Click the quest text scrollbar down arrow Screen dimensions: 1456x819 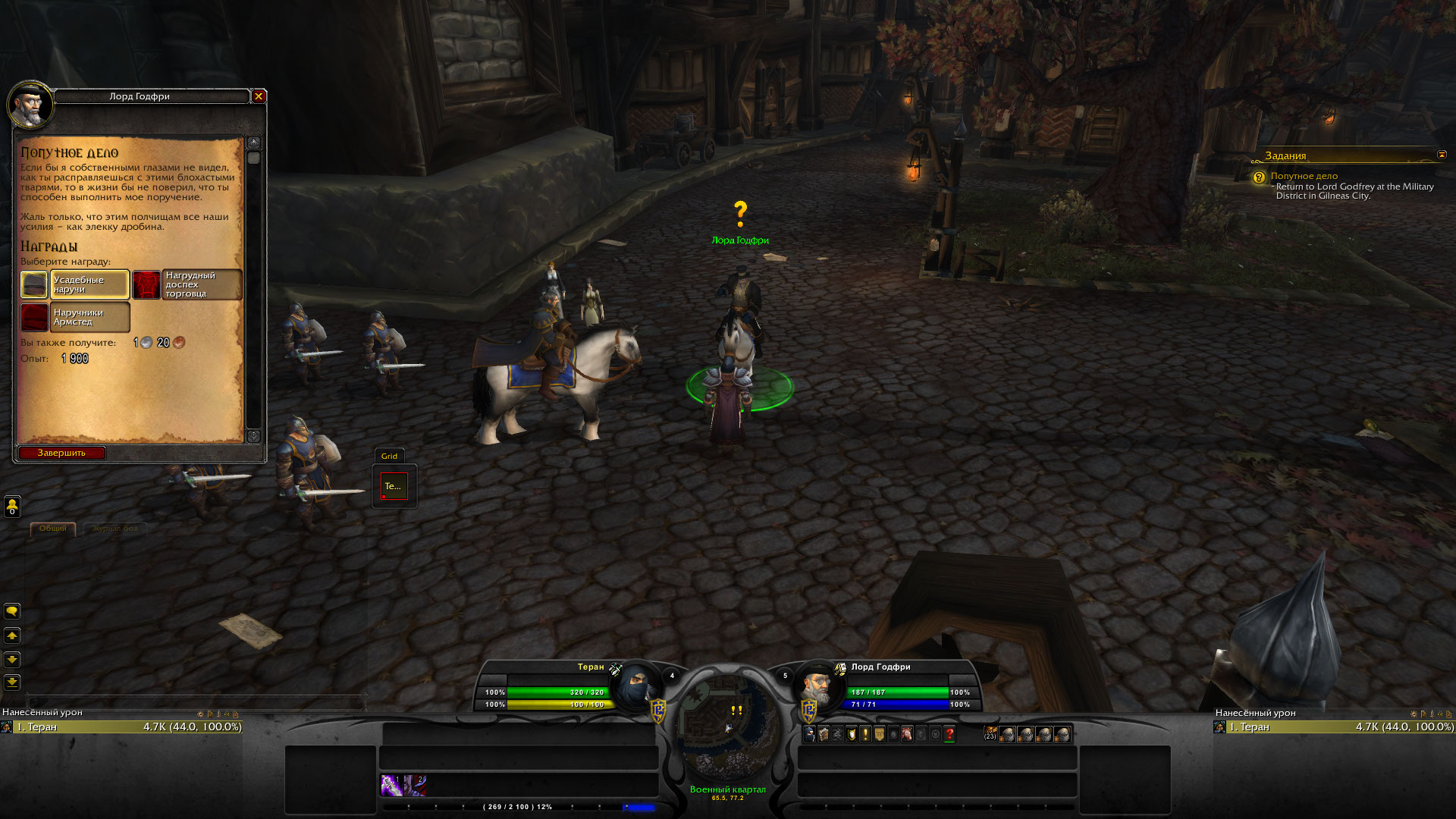pos(253,436)
